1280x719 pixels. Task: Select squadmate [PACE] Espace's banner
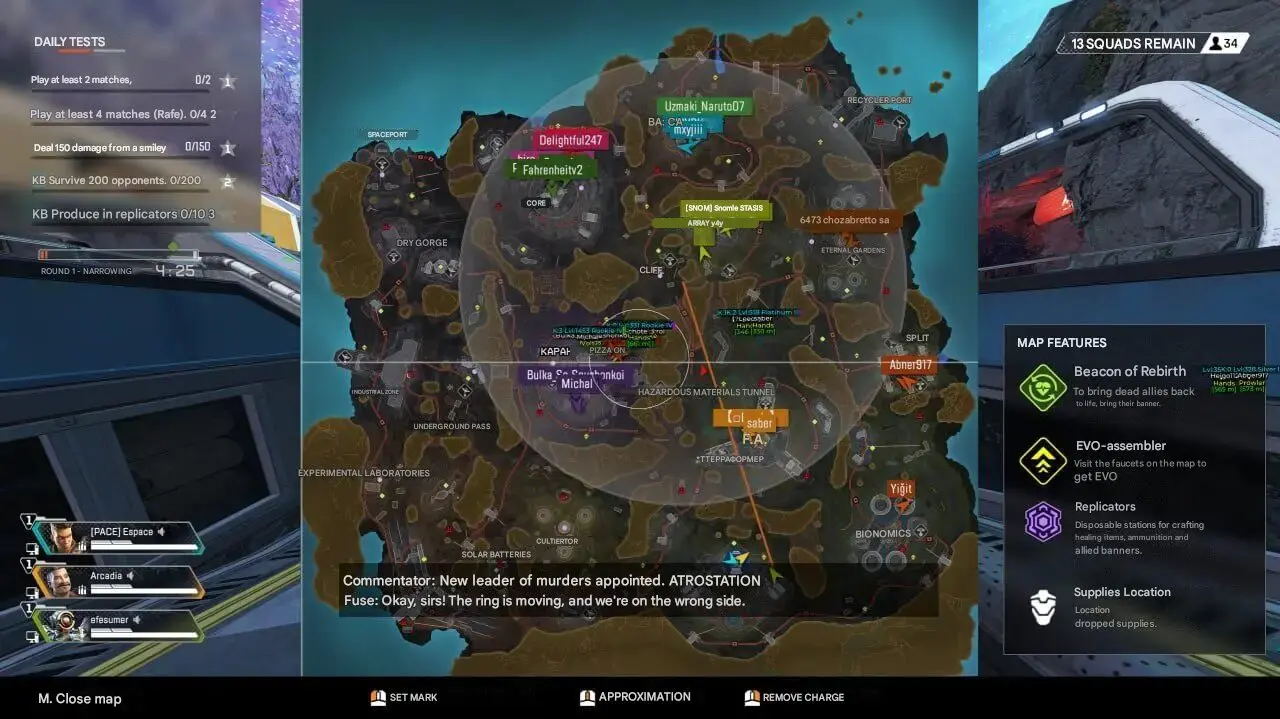click(x=118, y=537)
